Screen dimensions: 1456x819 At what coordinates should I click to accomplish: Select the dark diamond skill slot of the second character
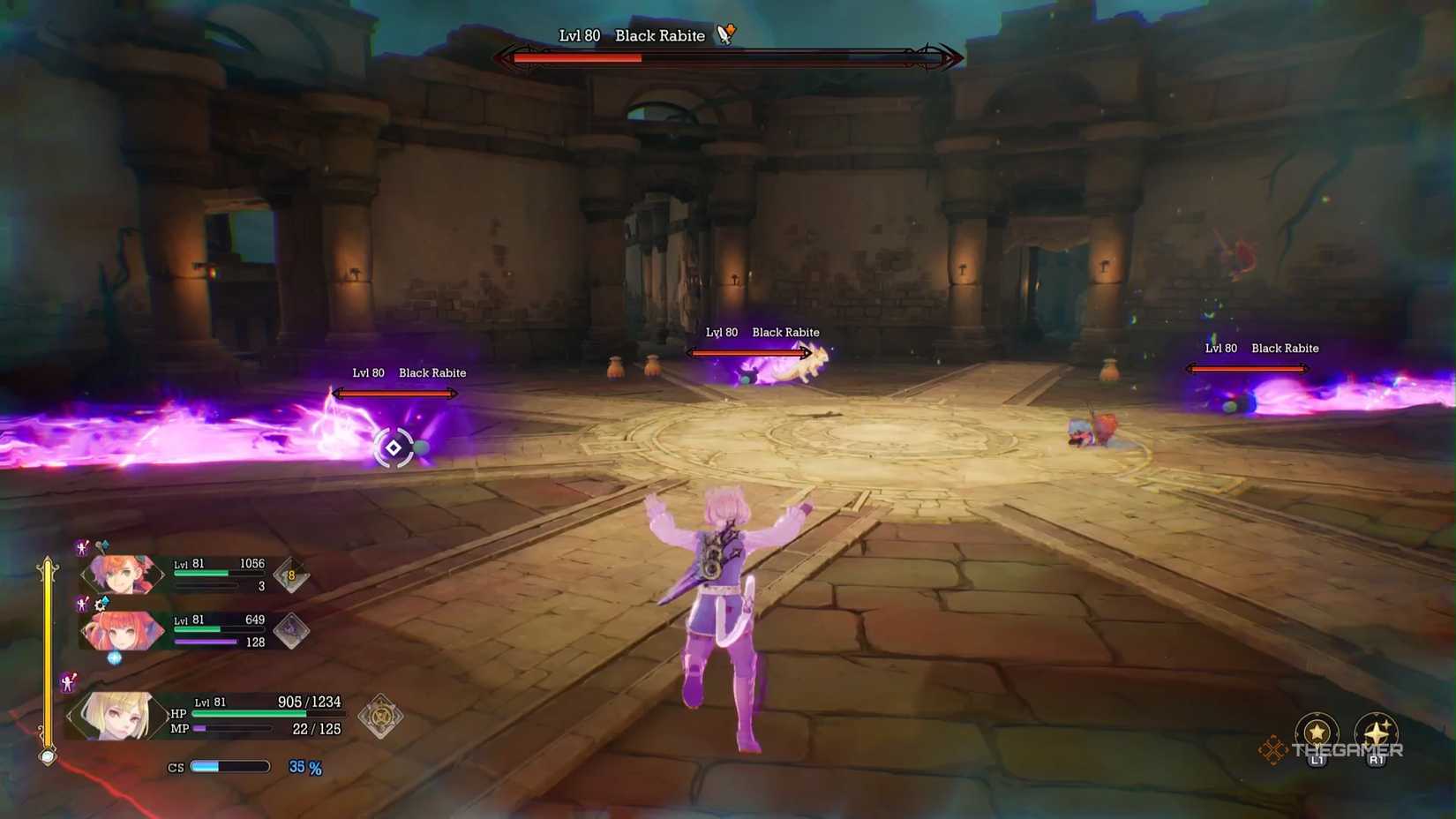(x=291, y=628)
